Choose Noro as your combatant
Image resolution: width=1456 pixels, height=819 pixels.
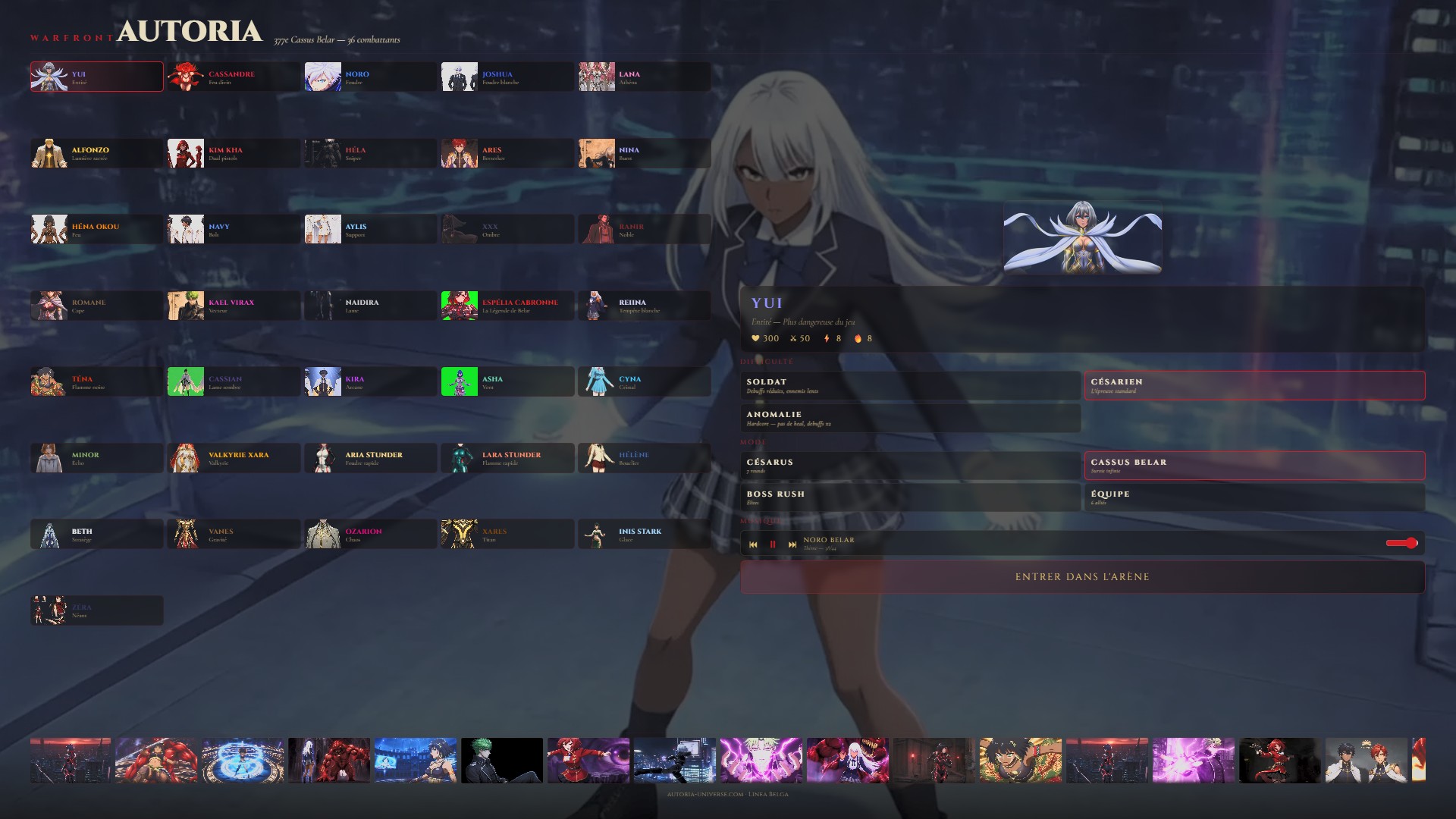coord(370,77)
